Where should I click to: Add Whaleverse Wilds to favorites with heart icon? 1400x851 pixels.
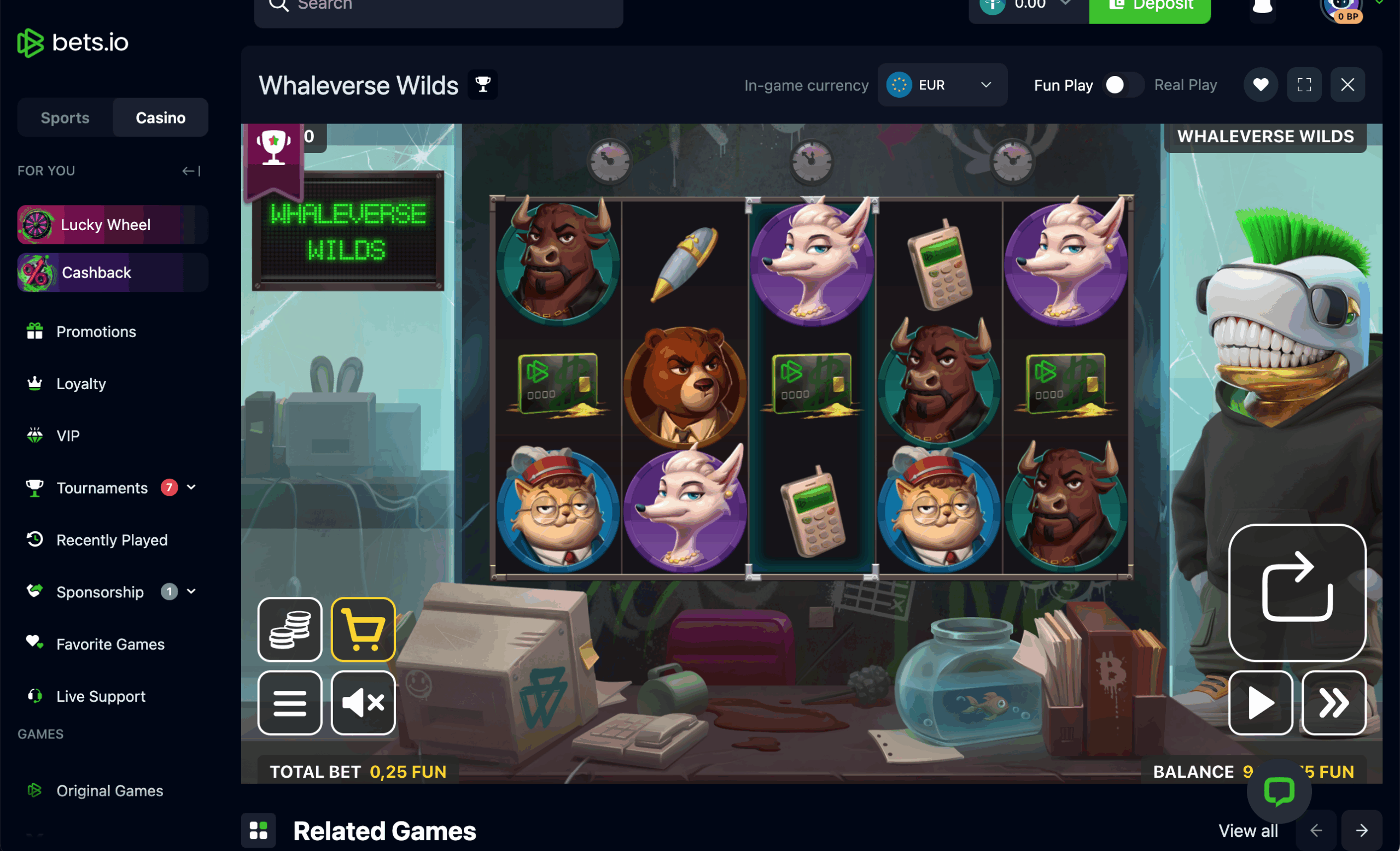1260,84
